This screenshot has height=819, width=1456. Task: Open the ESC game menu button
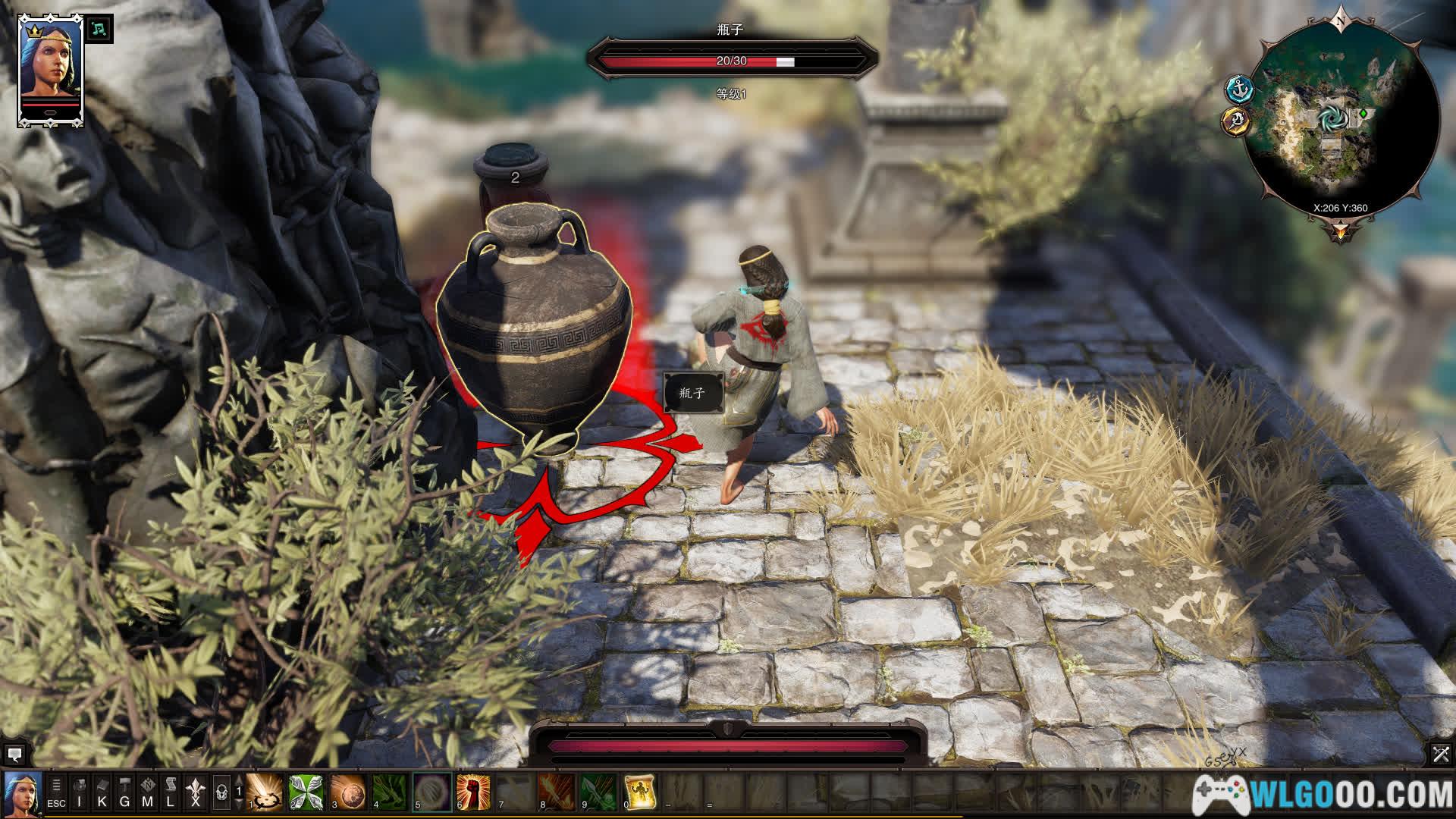[x=56, y=792]
